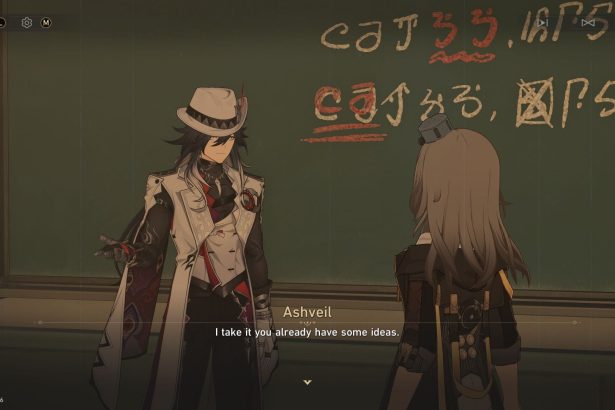Viewport: 615px width, 410px height.
Task: Open settings via the gear icon
Action: (x=27, y=22)
